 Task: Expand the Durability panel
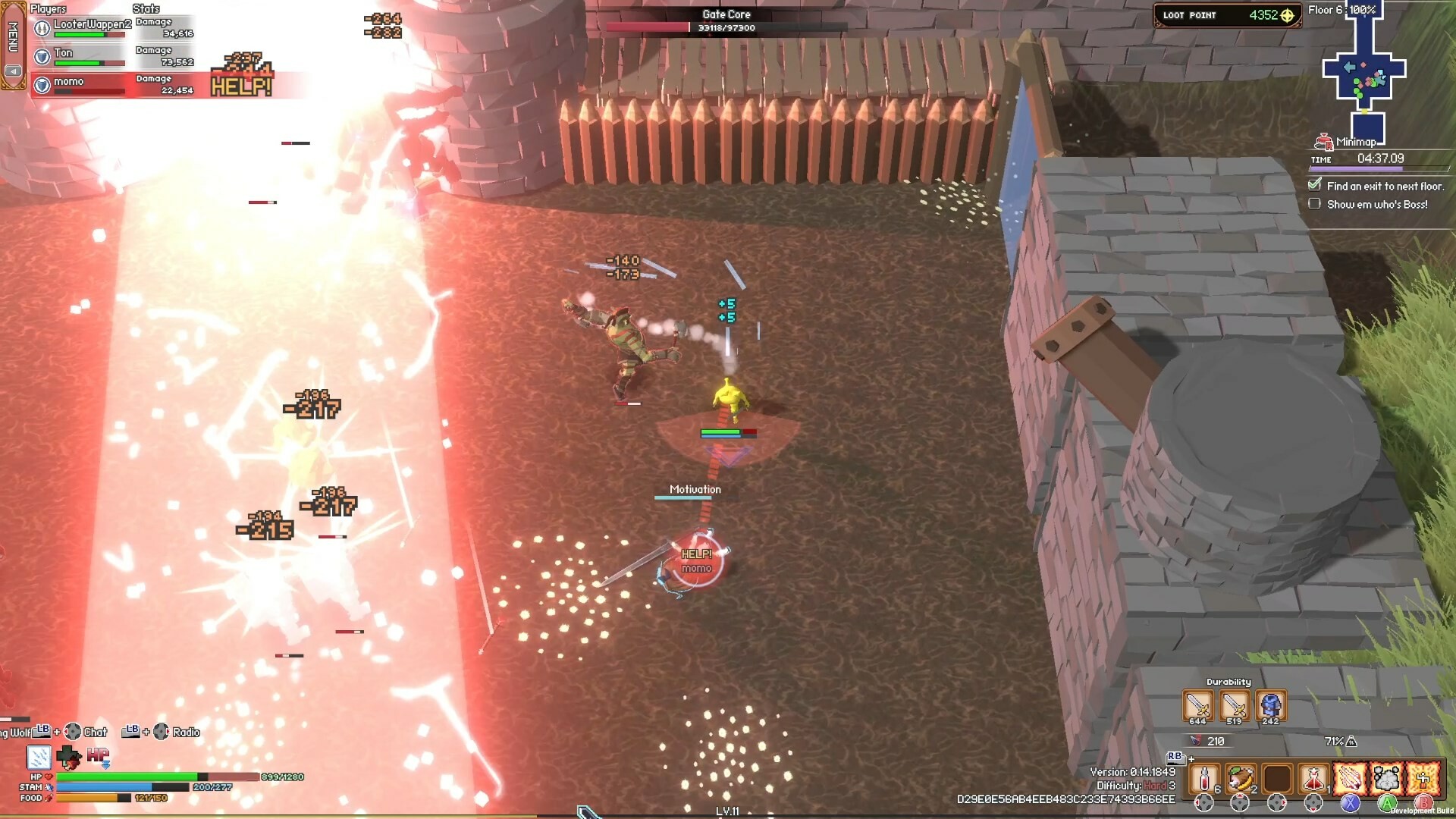click(x=1230, y=681)
